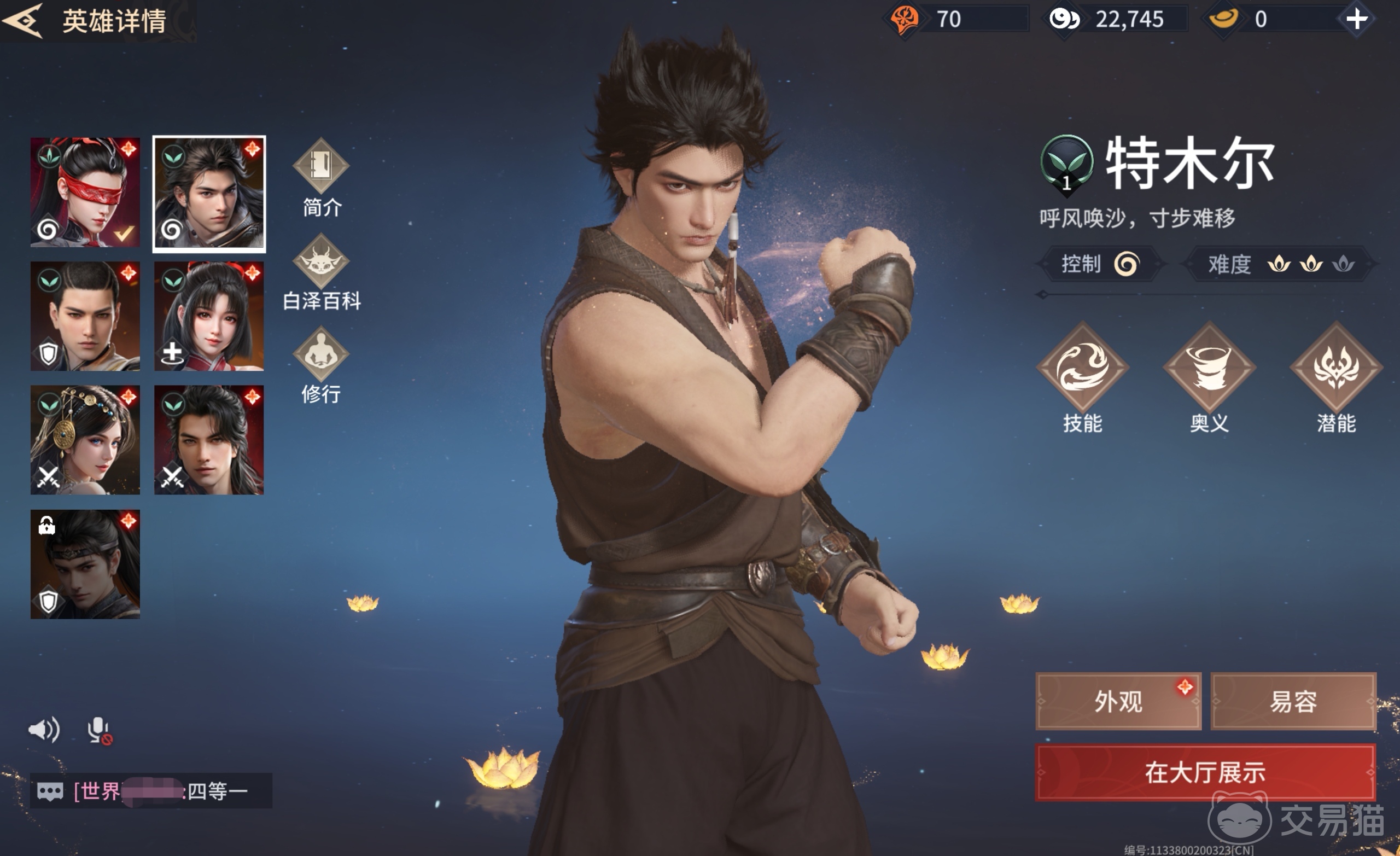Pick the short-haired male shield hero portrait

[85, 316]
